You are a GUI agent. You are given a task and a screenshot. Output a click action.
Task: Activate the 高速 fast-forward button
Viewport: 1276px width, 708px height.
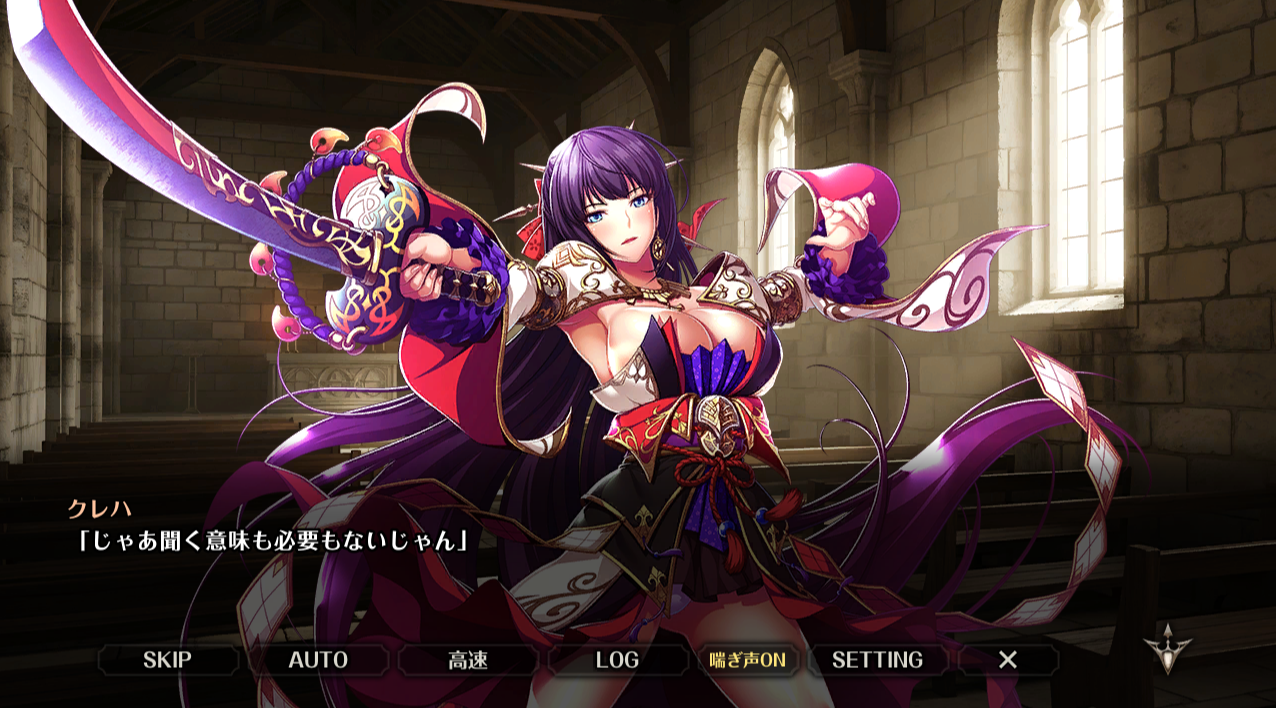coord(467,660)
